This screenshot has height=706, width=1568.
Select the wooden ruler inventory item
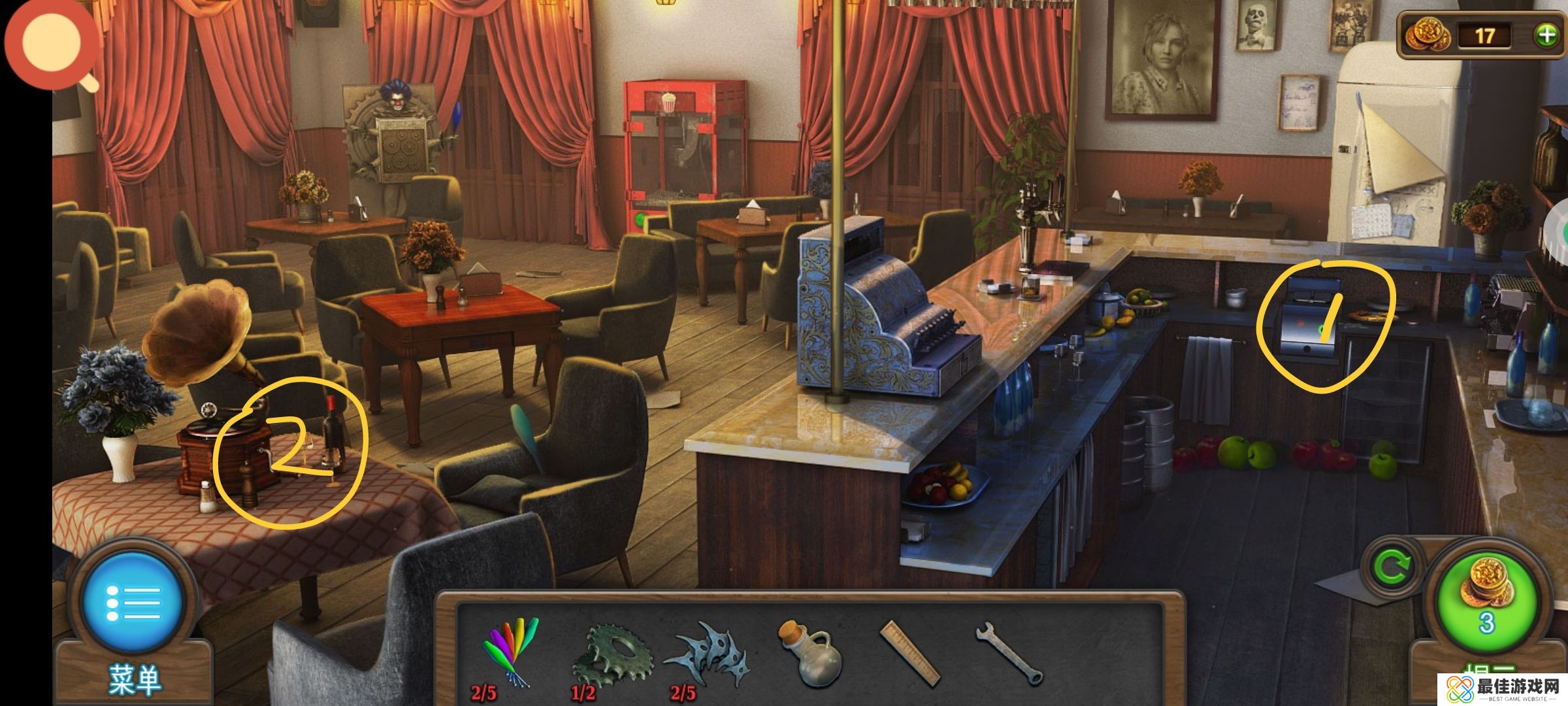click(x=909, y=653)
